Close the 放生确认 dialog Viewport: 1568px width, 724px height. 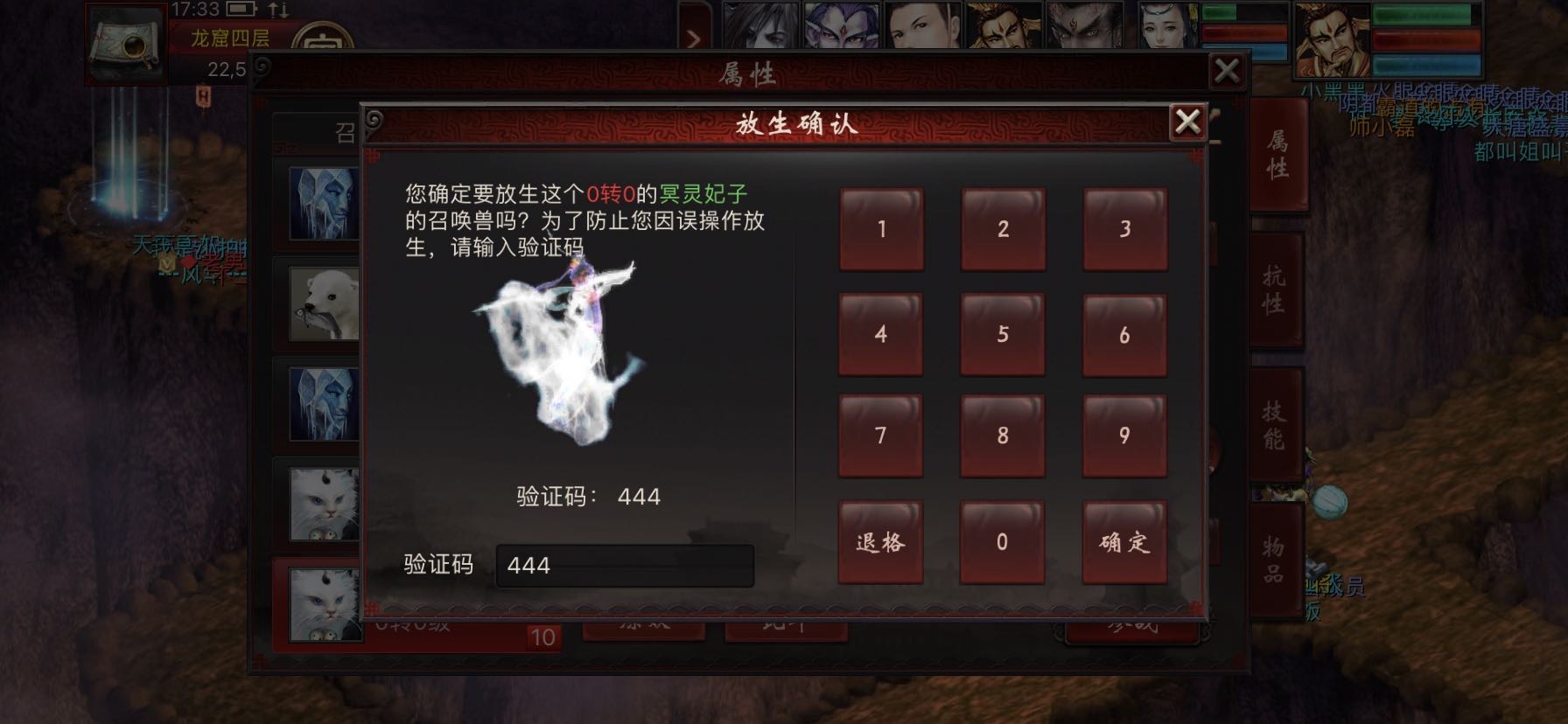point(1188,122)
